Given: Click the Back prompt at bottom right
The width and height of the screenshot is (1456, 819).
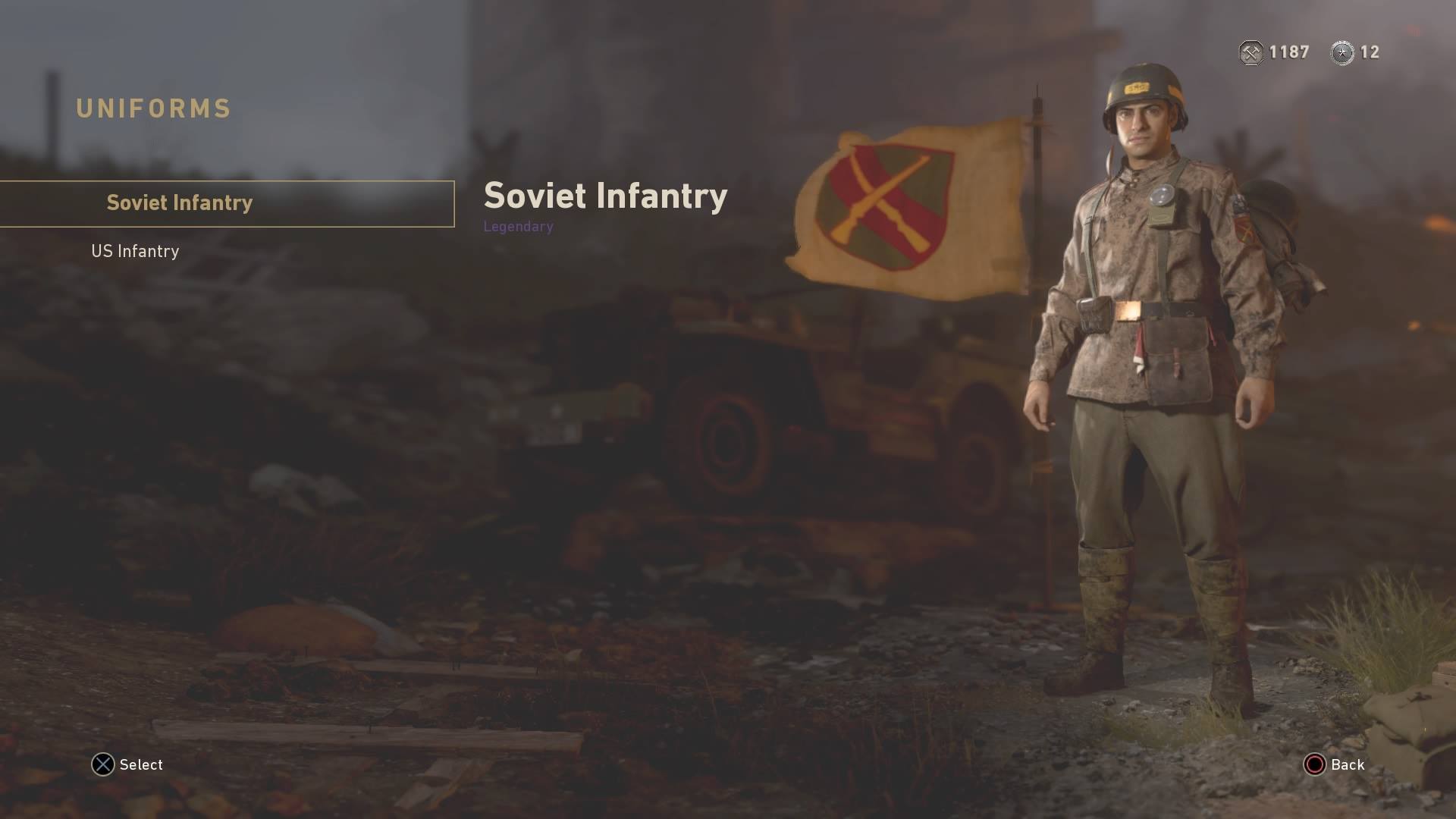Looking at the screenshot, I should point(1346,764).
